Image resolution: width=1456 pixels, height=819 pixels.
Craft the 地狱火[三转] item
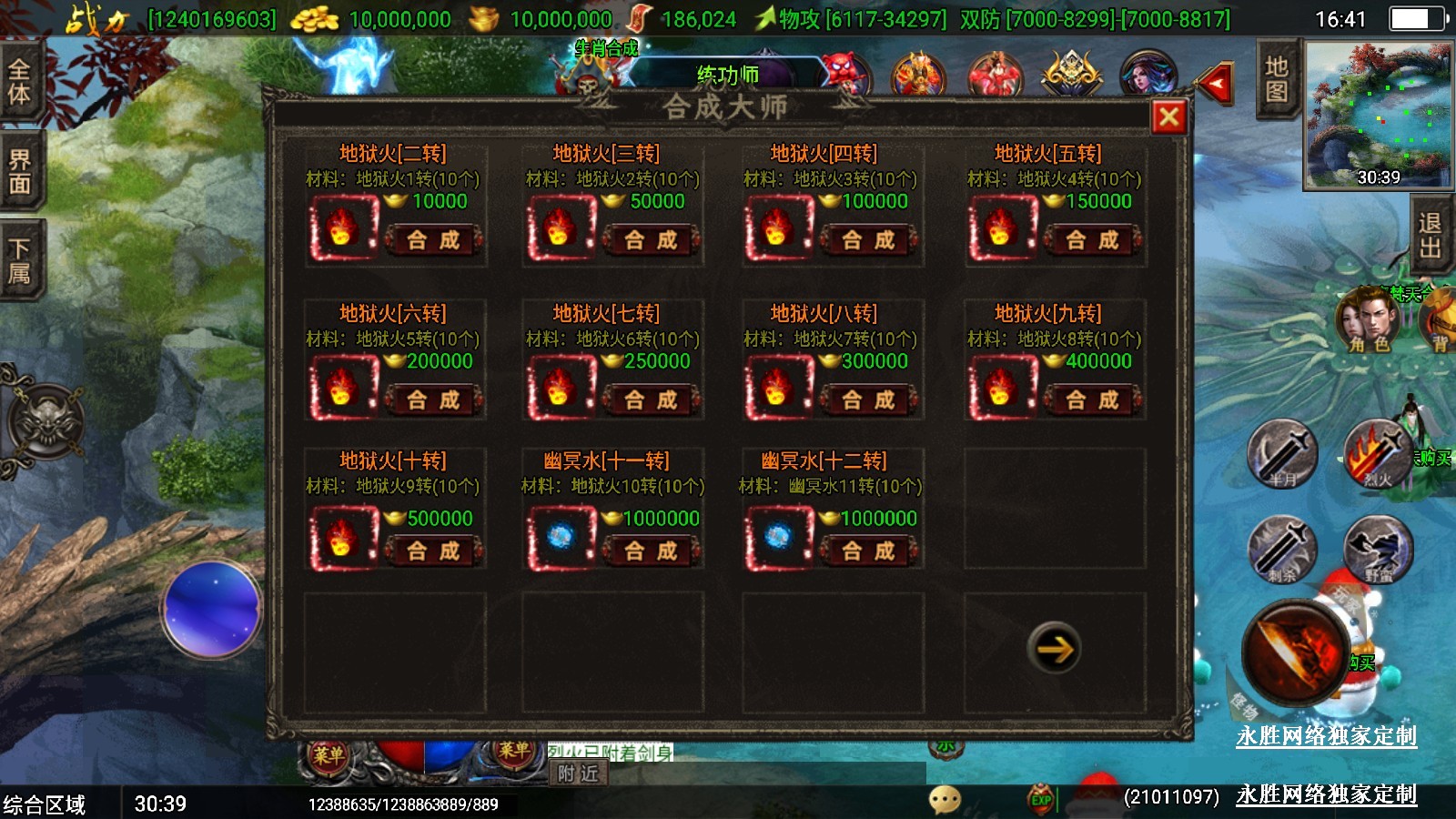(651, 240)
